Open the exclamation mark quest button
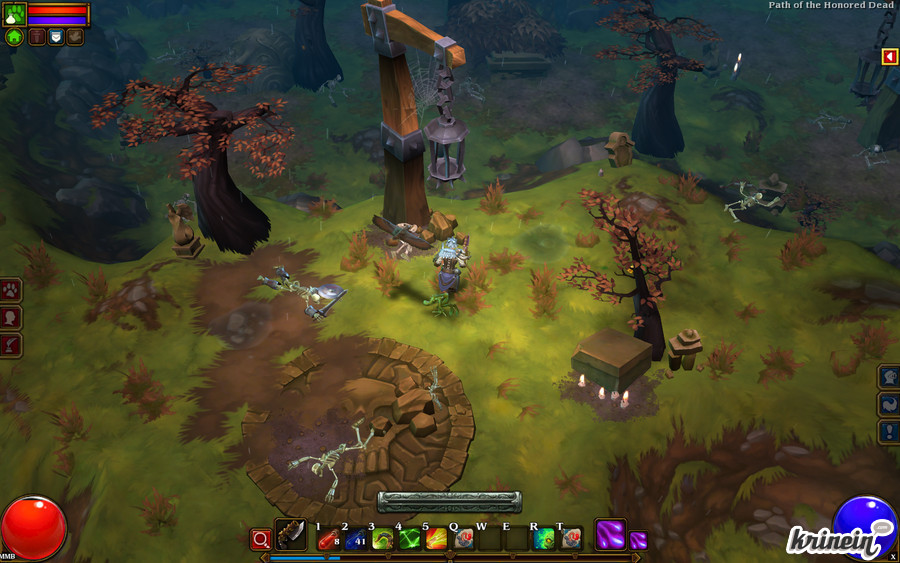 pos(889,432)
